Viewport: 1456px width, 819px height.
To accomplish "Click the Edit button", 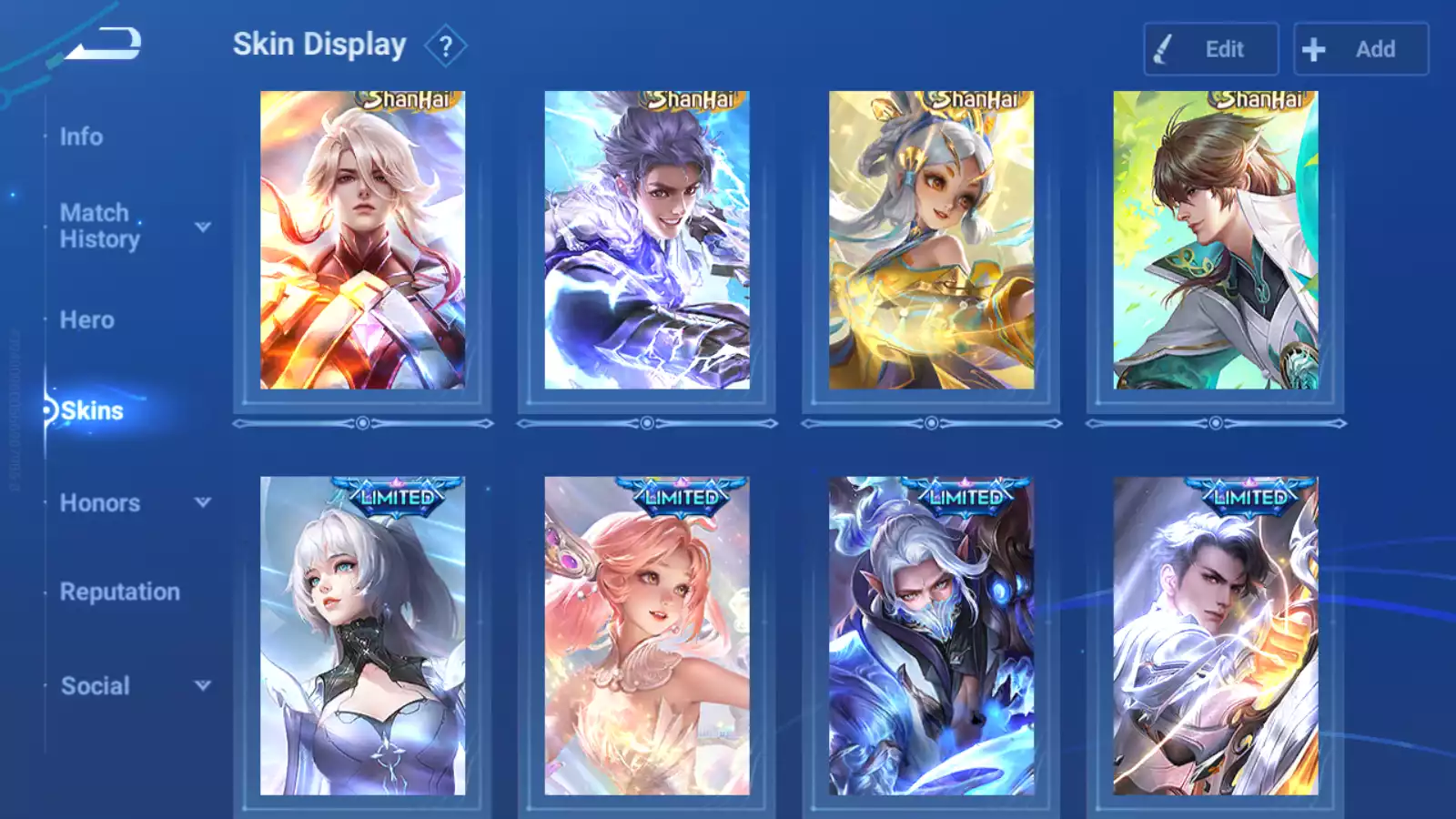I will [x=1210, y=49].
